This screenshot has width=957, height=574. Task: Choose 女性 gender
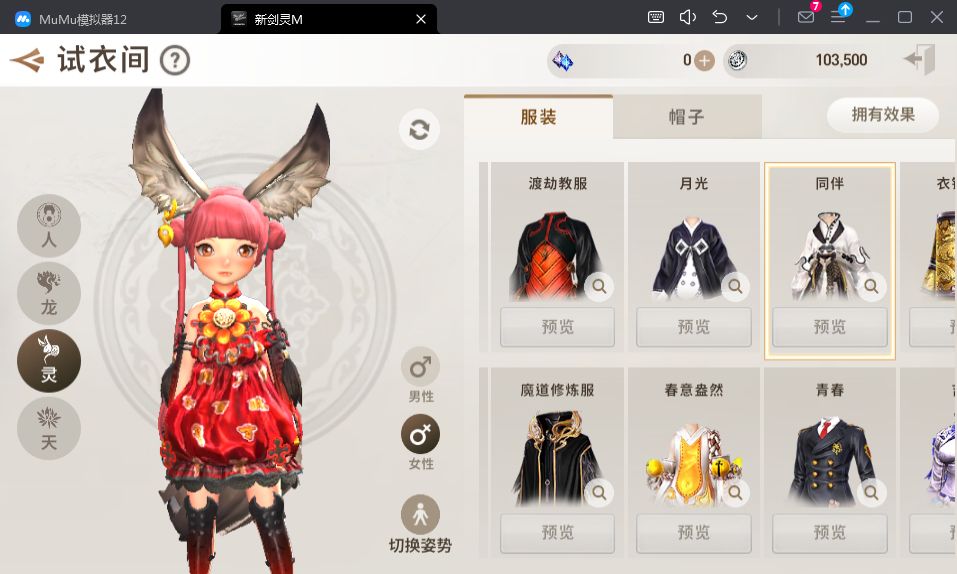click(x=421, y=435)
